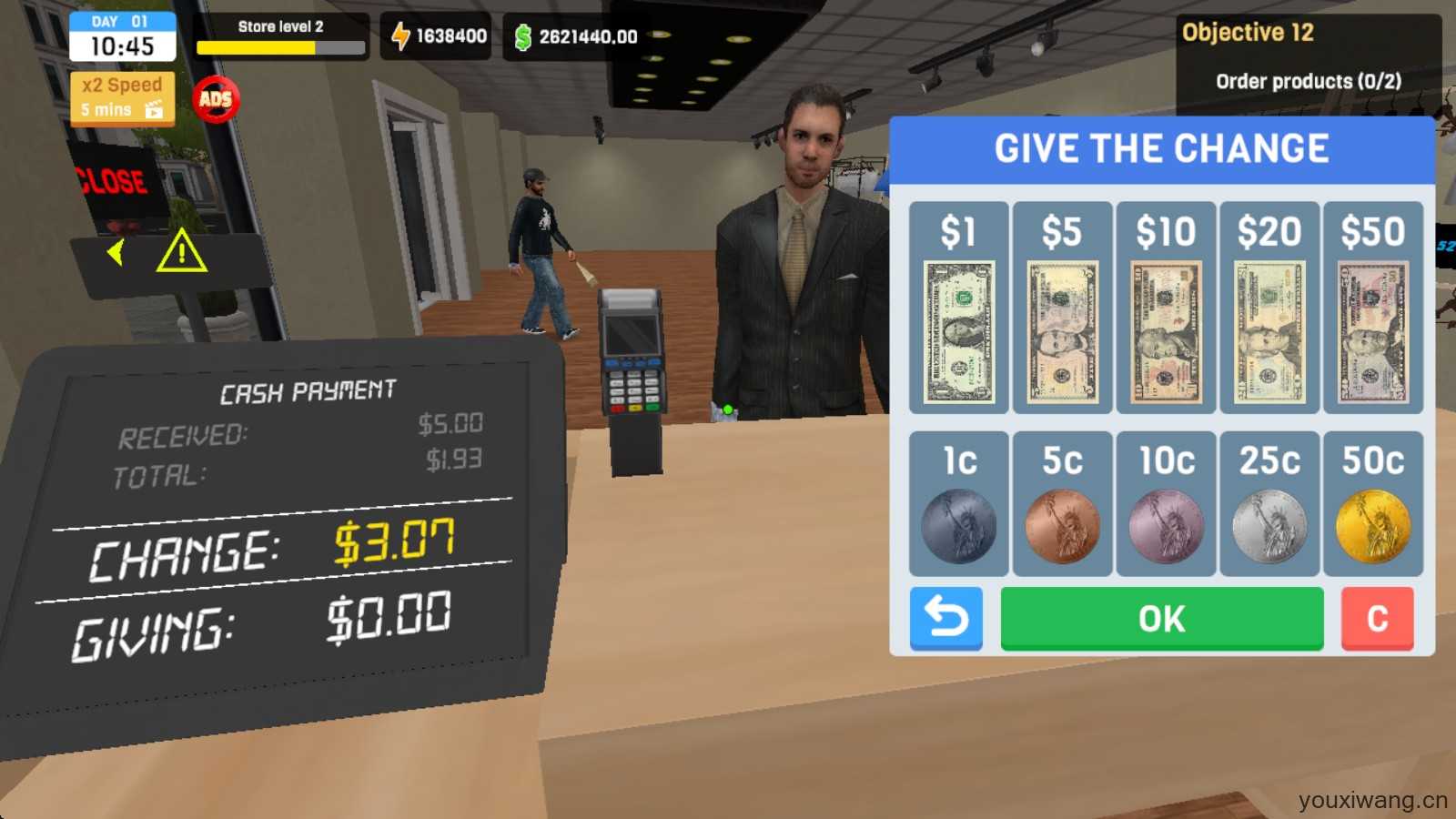
Task: Pick the 50c gold coin
Action: point(1373,504)
